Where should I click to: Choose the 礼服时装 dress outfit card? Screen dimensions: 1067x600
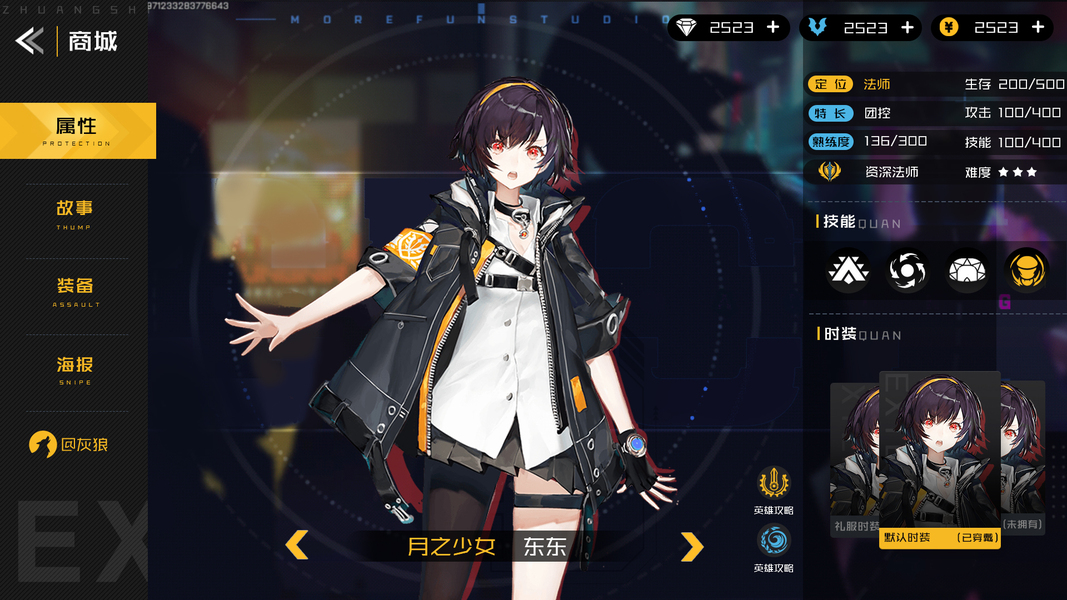(853, 460)
